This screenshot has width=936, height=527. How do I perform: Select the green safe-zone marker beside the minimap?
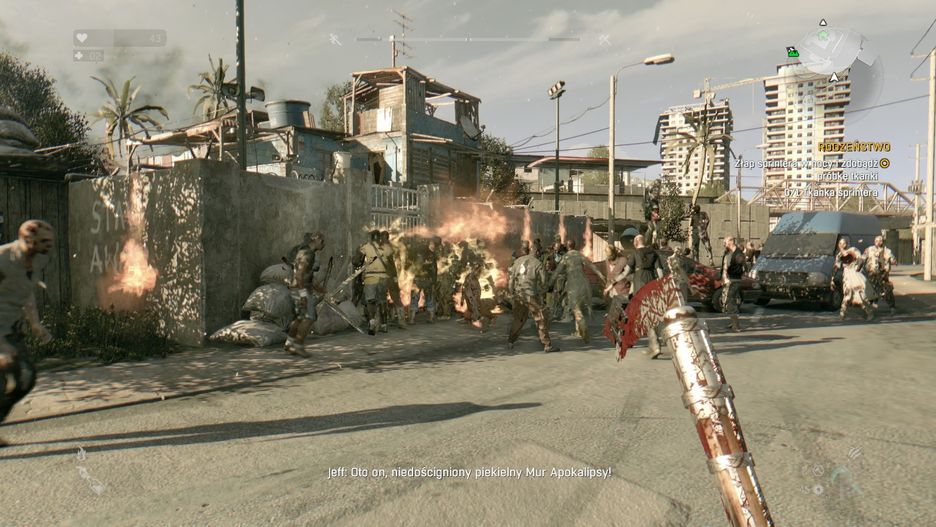tap(793, 52)
